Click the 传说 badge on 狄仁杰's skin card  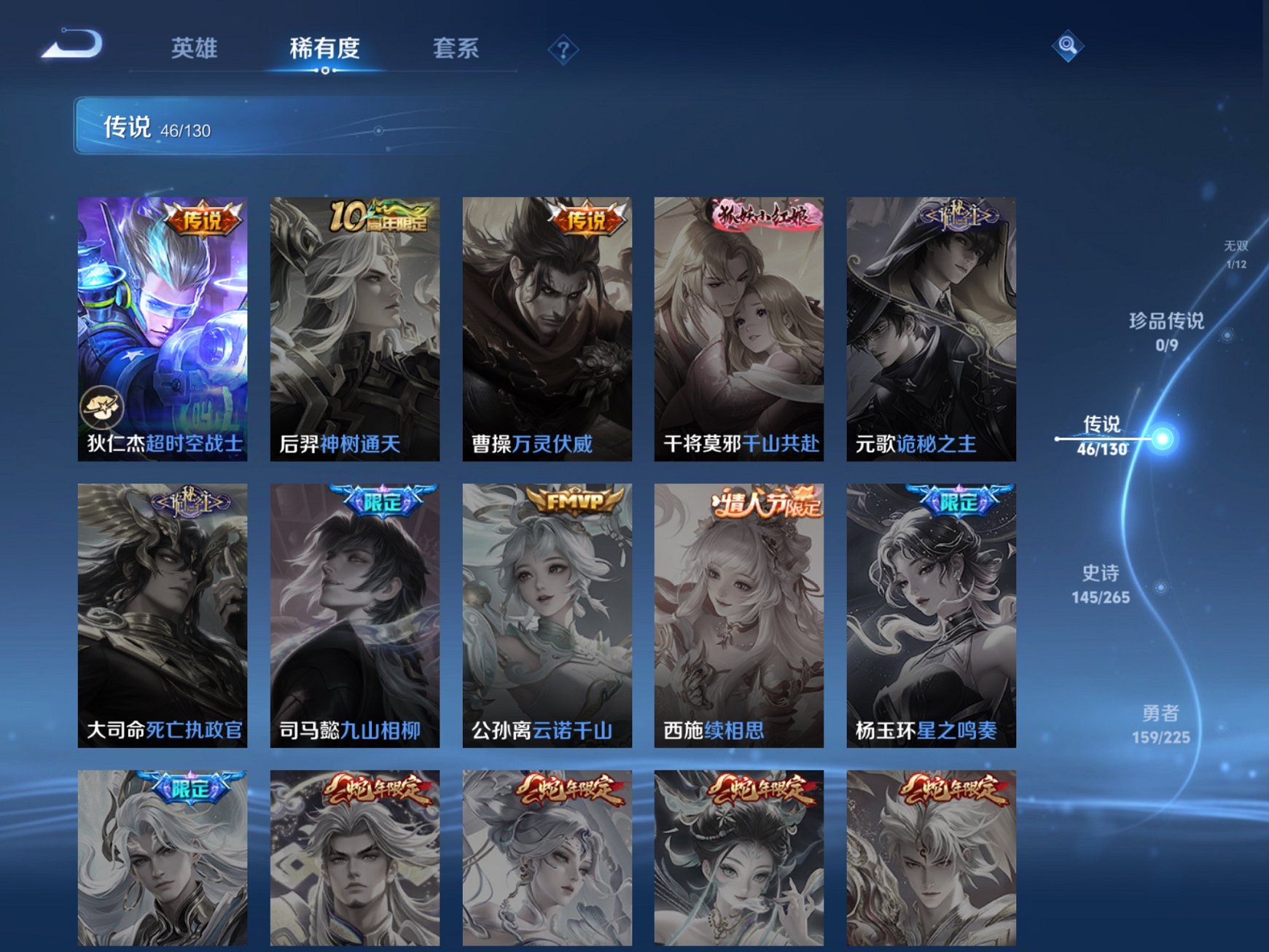coord(203,218)
